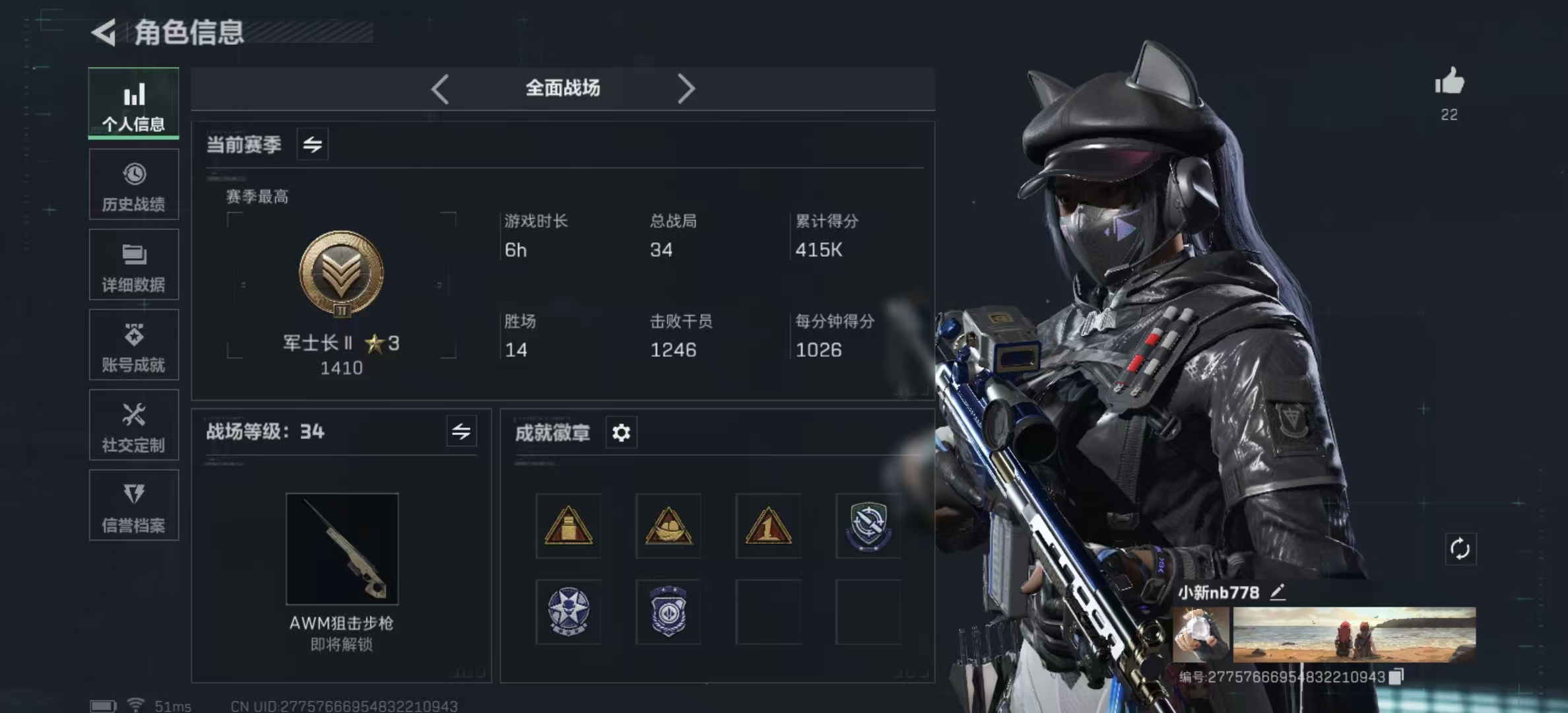
Task: Select the AWM狙击步枪 weapon thumbnail
Action: point(342,549)
